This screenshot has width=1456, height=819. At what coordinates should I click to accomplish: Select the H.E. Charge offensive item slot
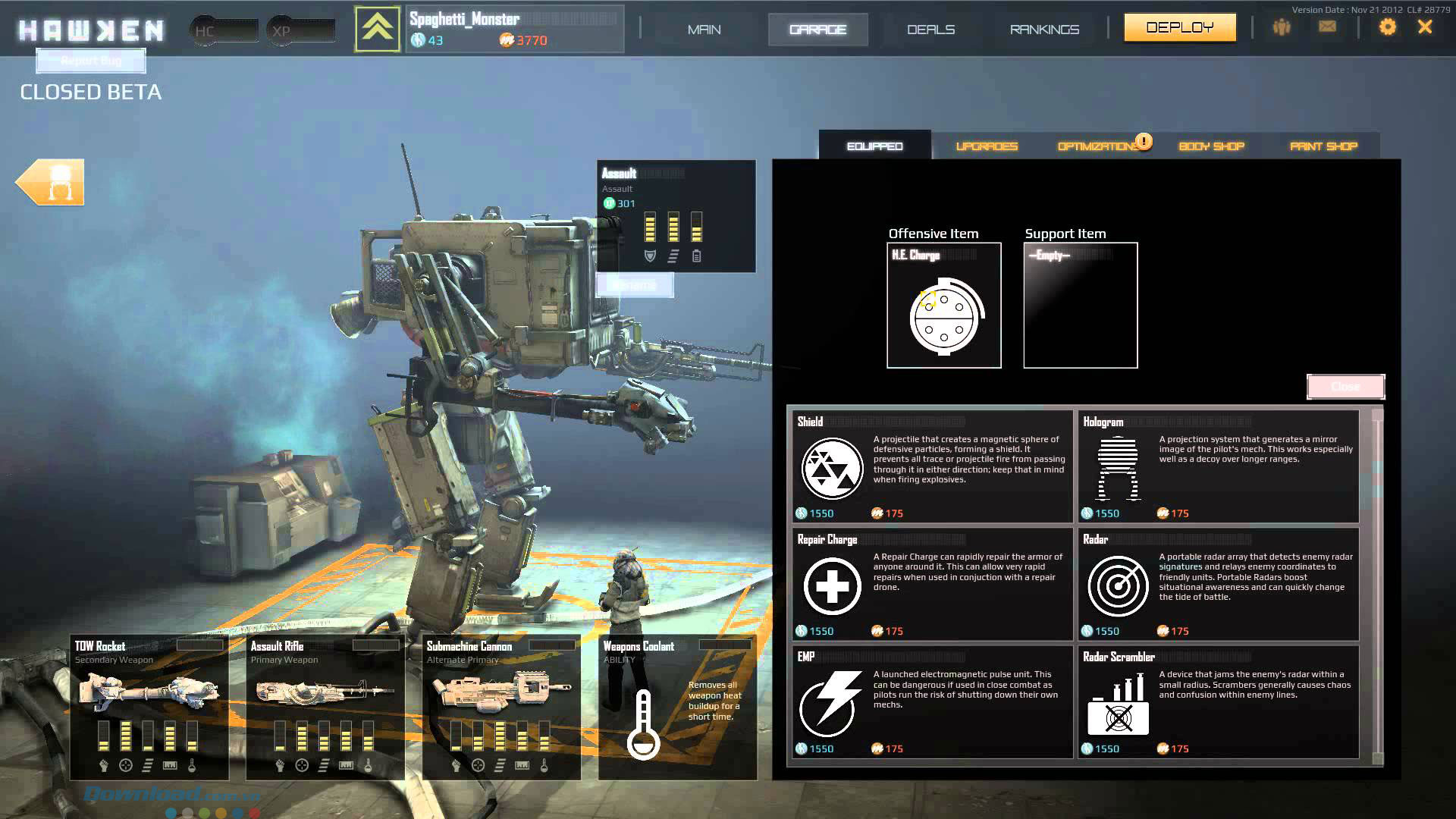pos(944,306)
